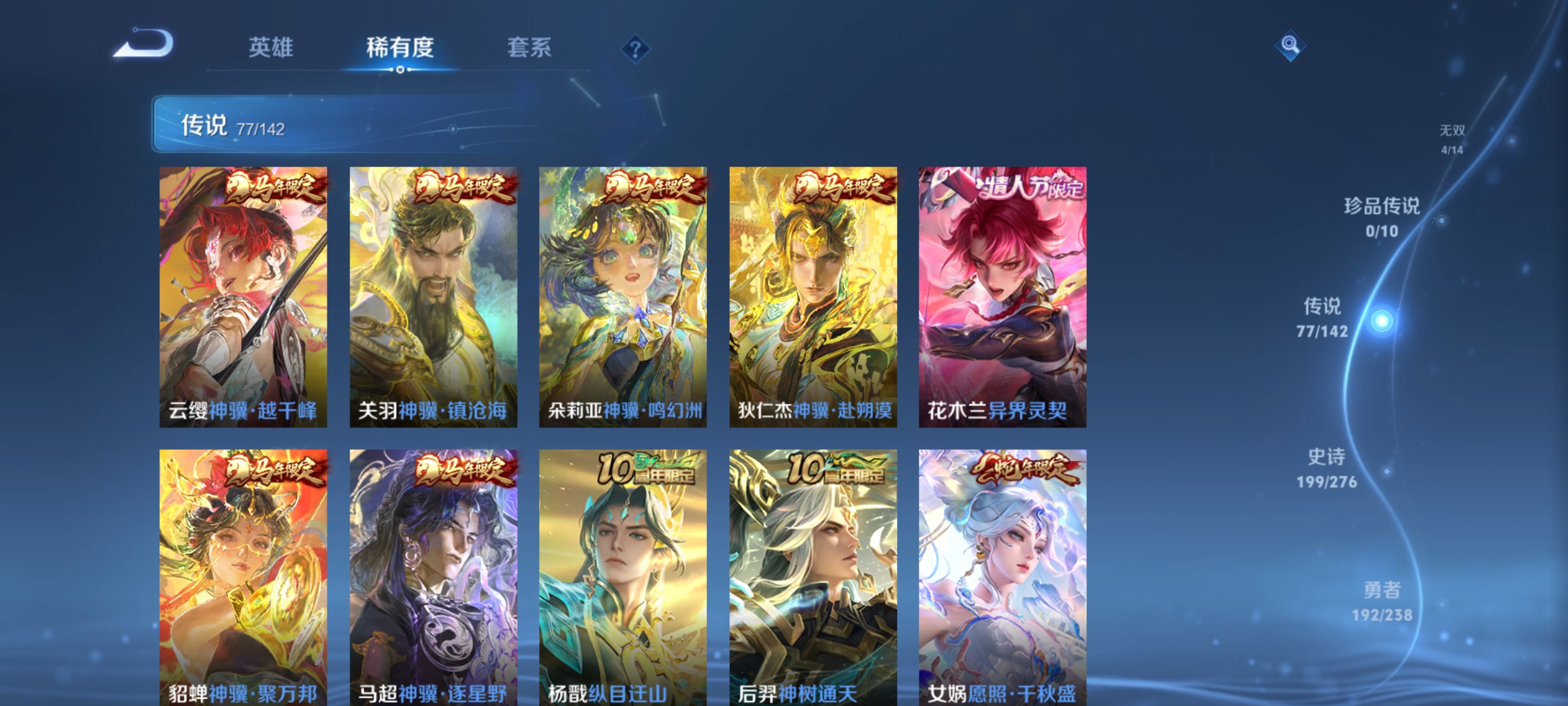
Task: Select the 稀有度 tab
Action: click(399, 46)
